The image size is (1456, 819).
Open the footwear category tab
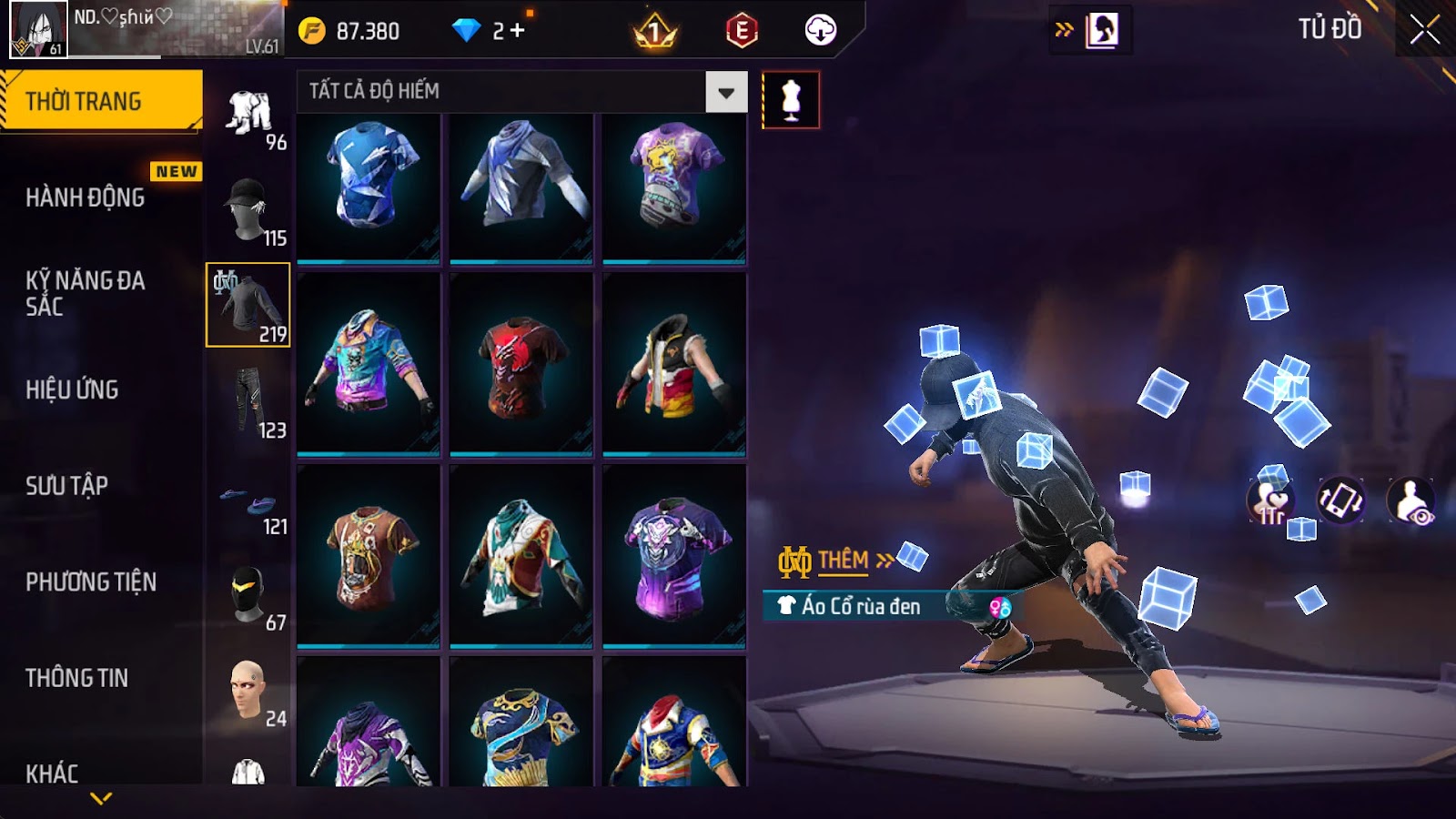pos(249,500)
